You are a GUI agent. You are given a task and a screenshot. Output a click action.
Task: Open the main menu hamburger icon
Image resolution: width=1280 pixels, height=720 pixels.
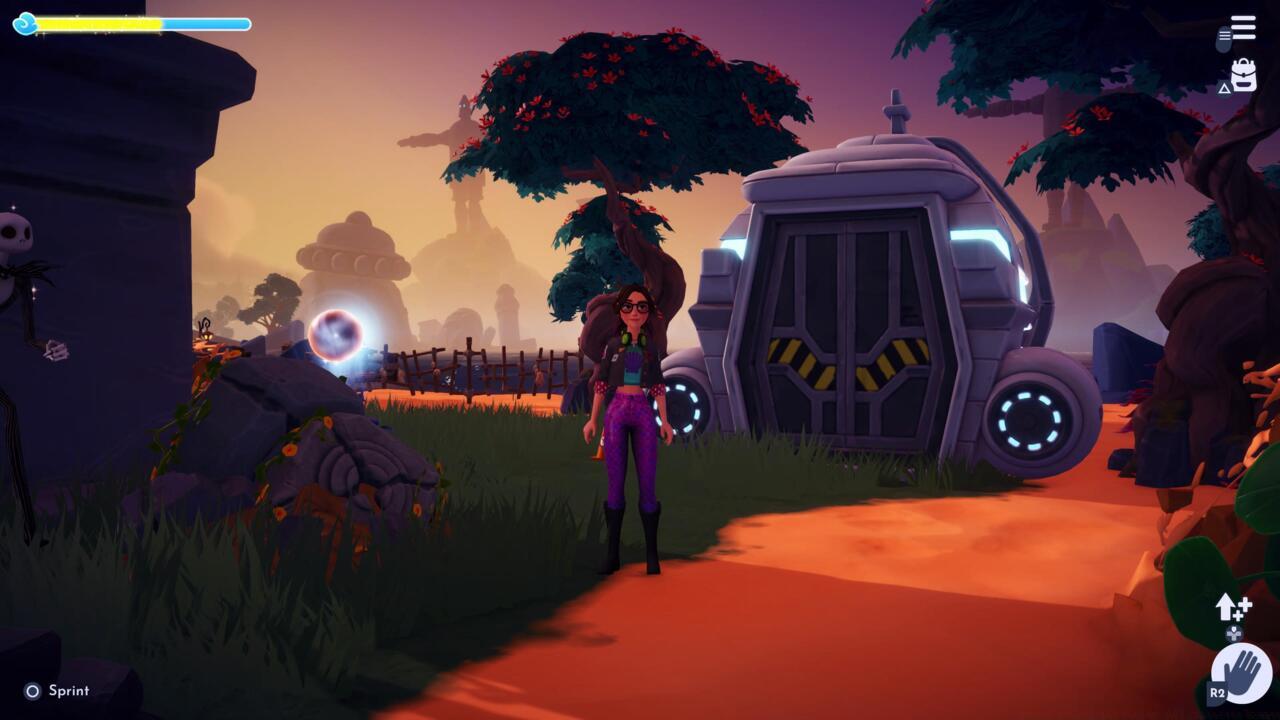tap(1243, 27)
